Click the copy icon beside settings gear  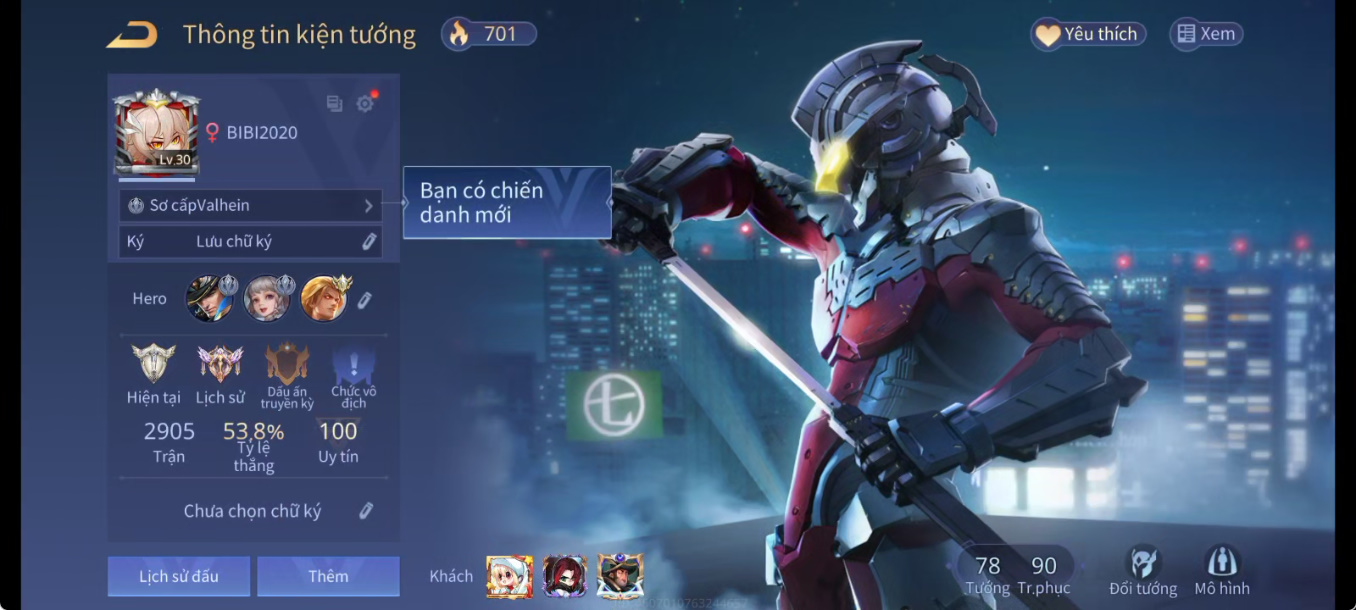point(334,103)
